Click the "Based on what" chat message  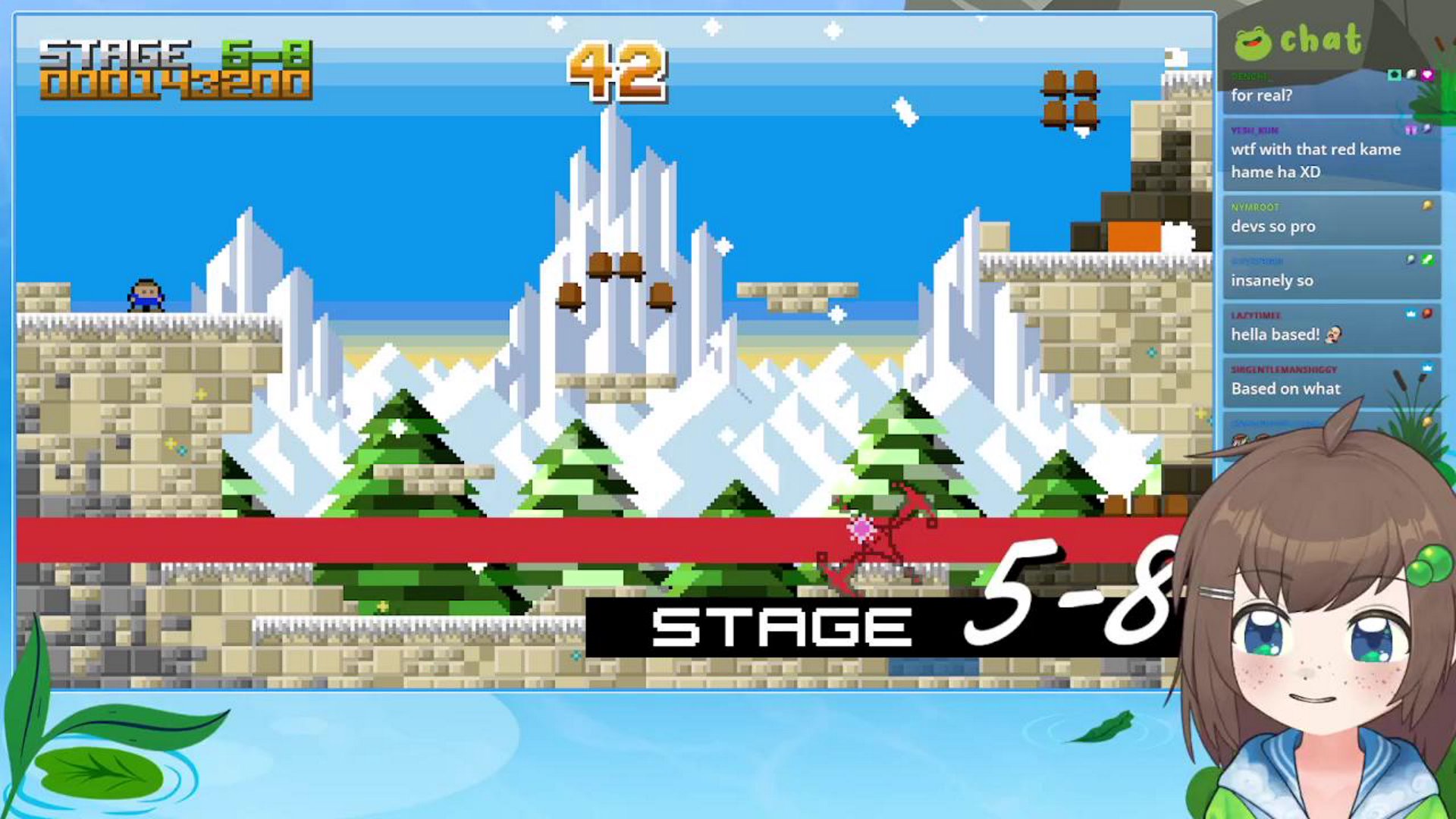1285,388
